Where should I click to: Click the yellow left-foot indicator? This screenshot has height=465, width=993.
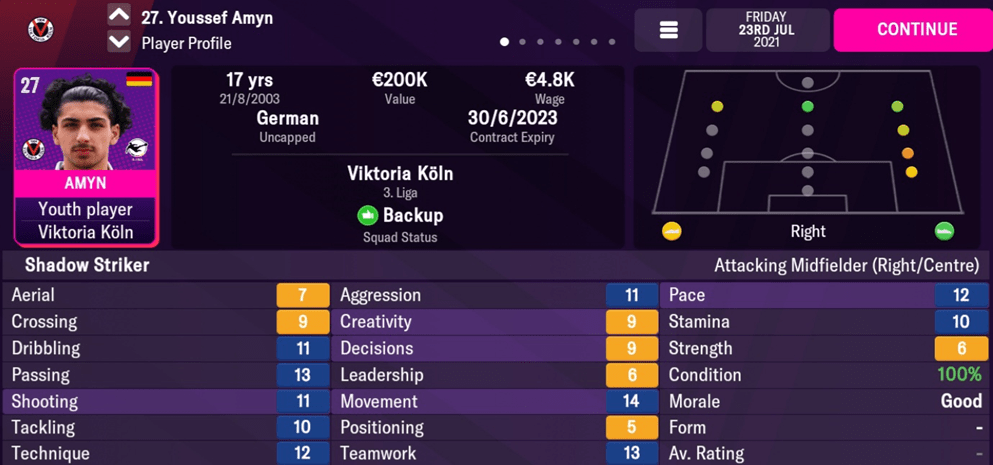pyautogui.click(x=672, y=232)
